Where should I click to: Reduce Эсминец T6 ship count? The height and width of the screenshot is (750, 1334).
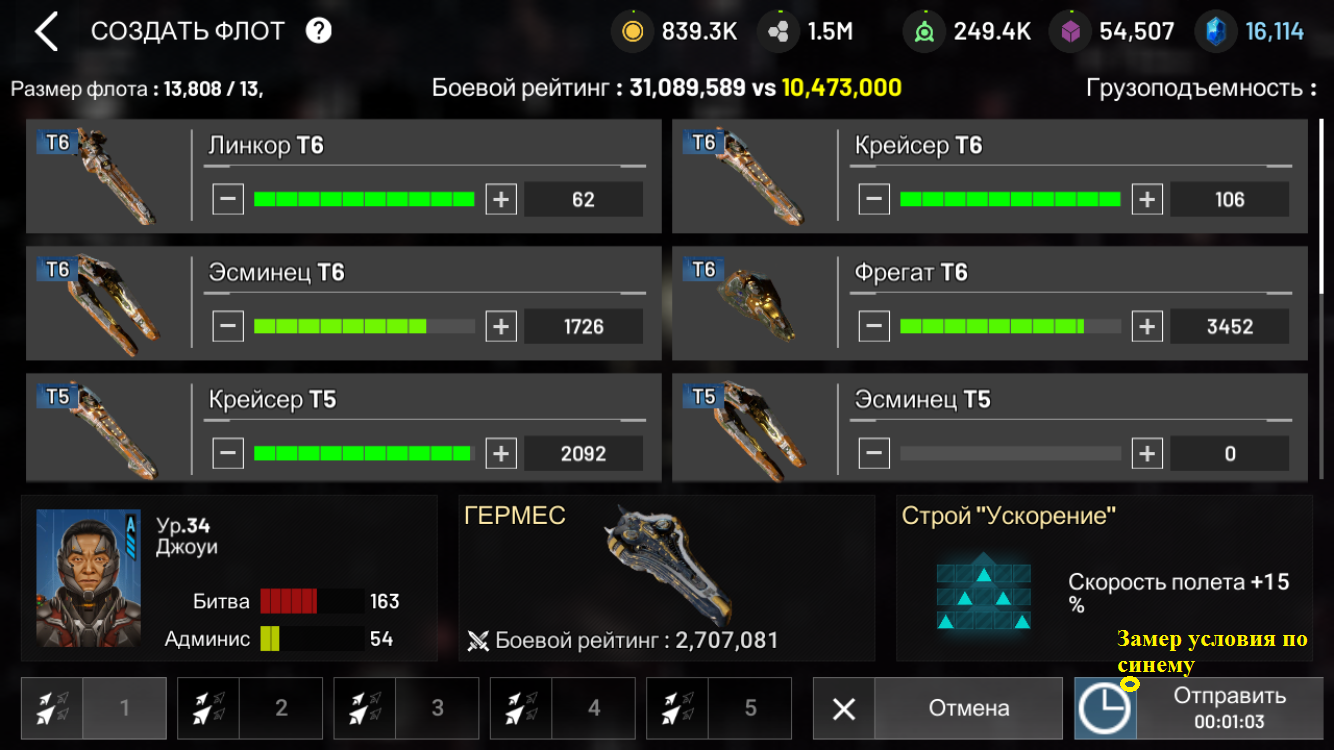tap(228, 326)
